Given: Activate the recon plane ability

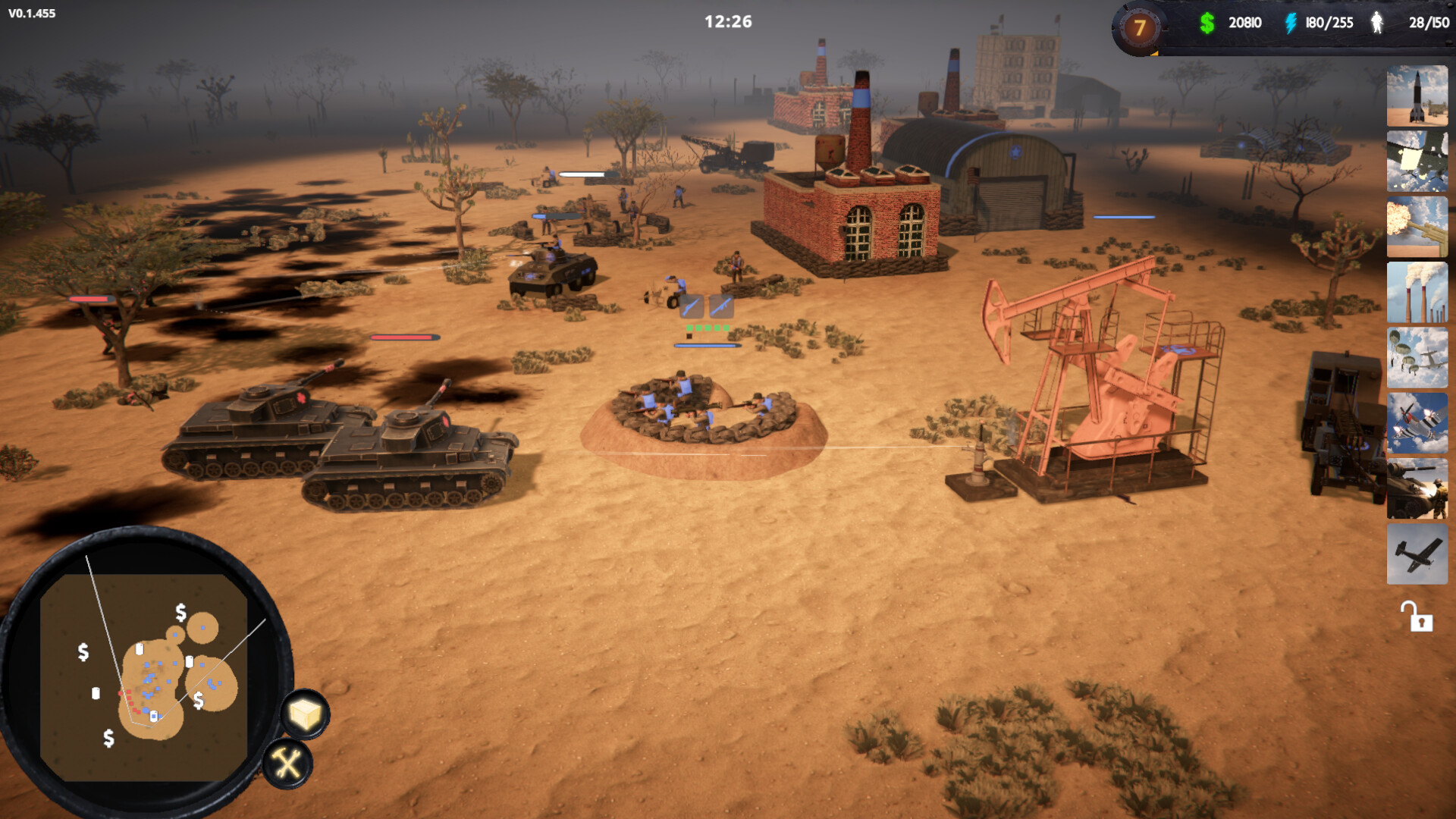Looking at the screenshot, I should click(1417, 554).
